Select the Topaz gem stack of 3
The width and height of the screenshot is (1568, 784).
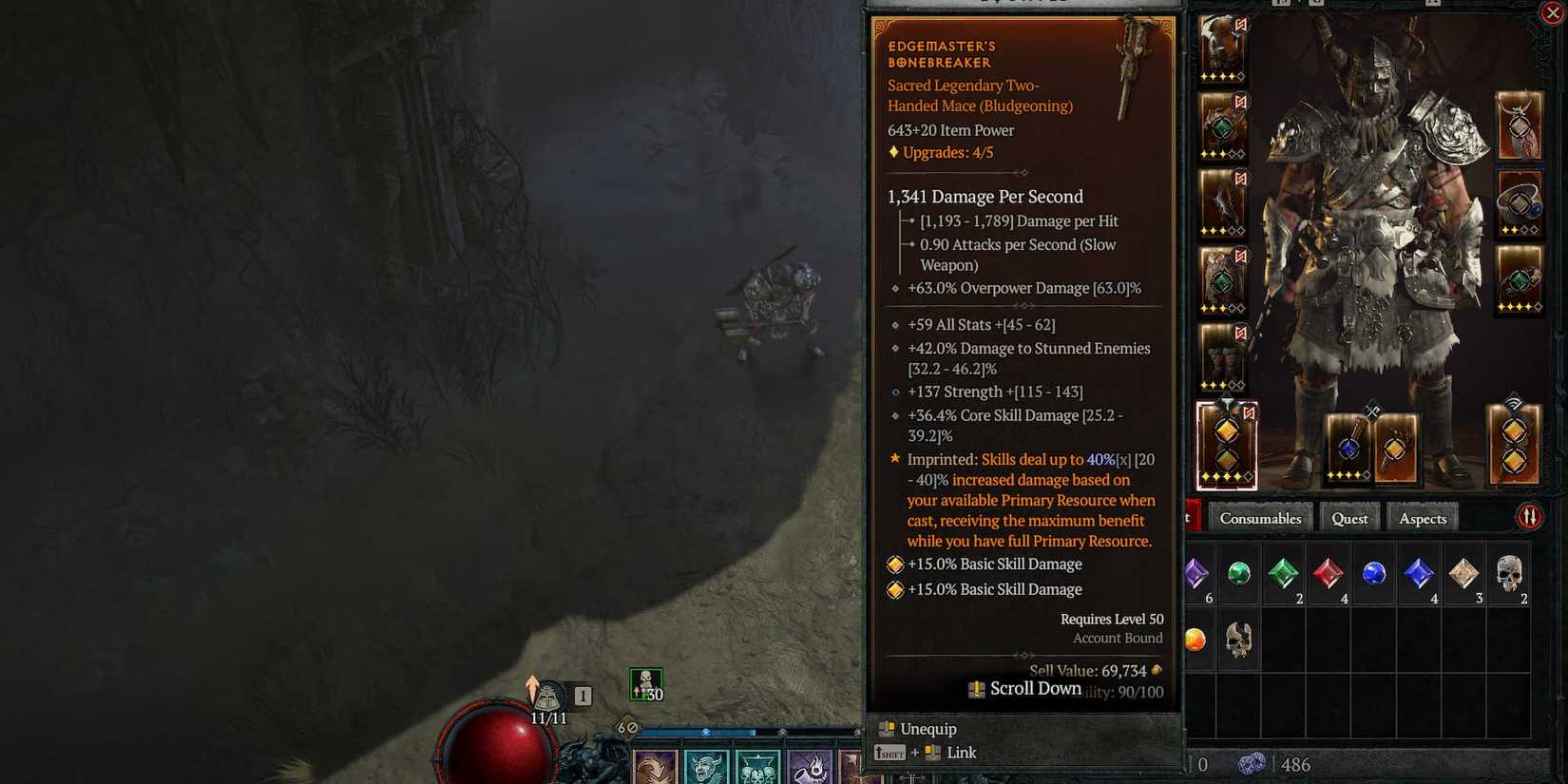coord(1462,574)
